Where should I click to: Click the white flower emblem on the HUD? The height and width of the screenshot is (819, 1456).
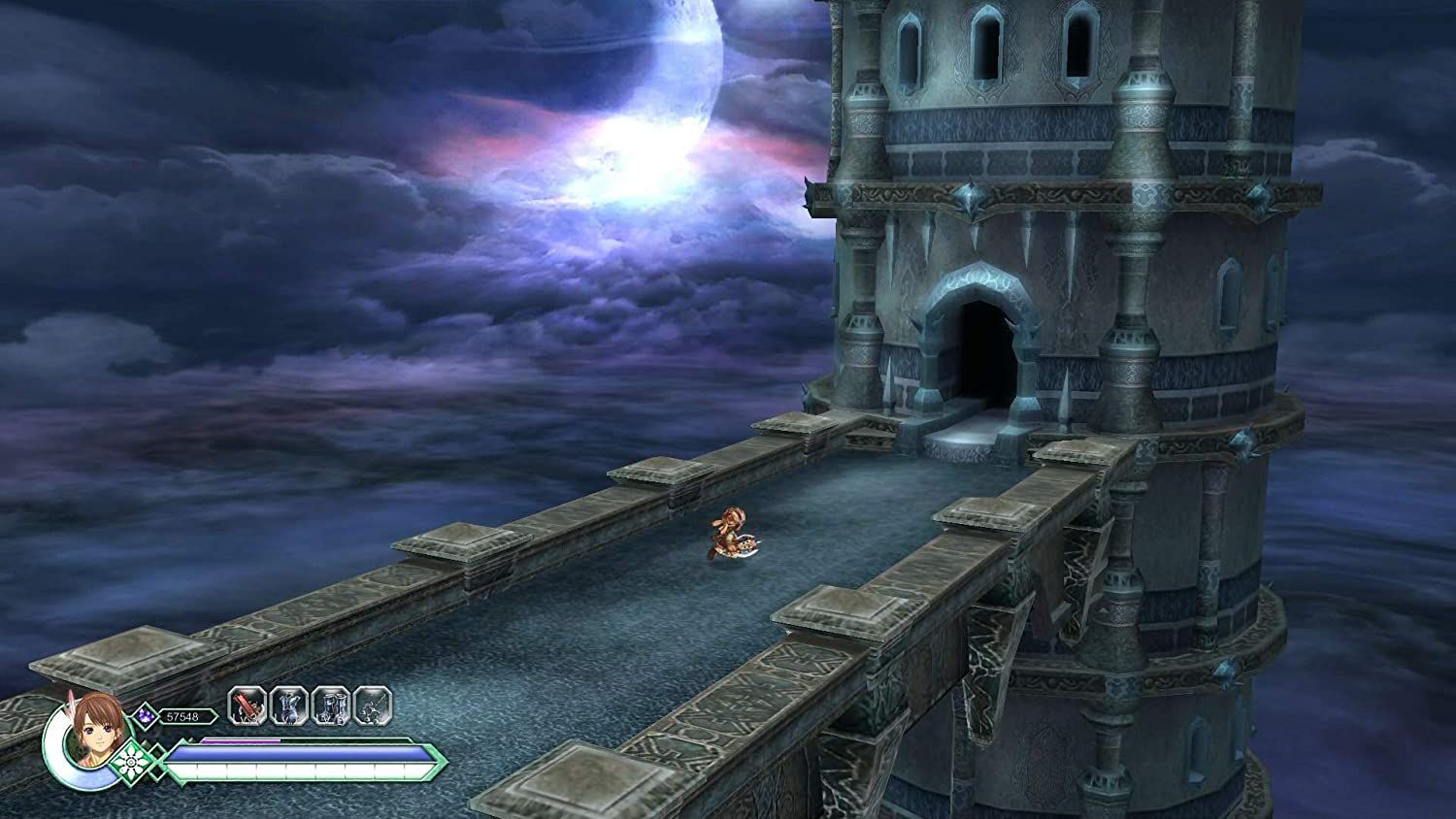[130, 762]
